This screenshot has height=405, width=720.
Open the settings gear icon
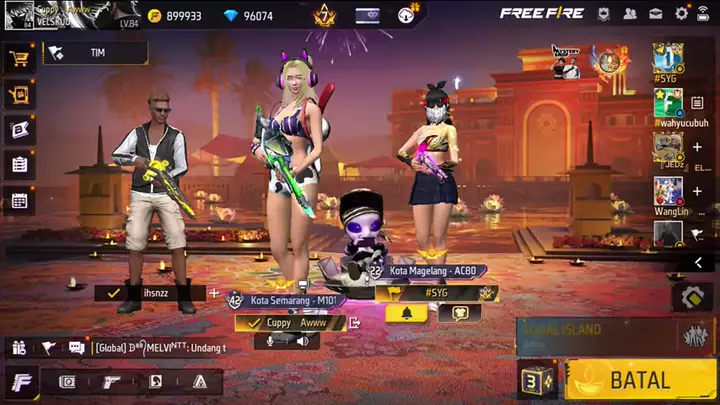coord(682,14)
